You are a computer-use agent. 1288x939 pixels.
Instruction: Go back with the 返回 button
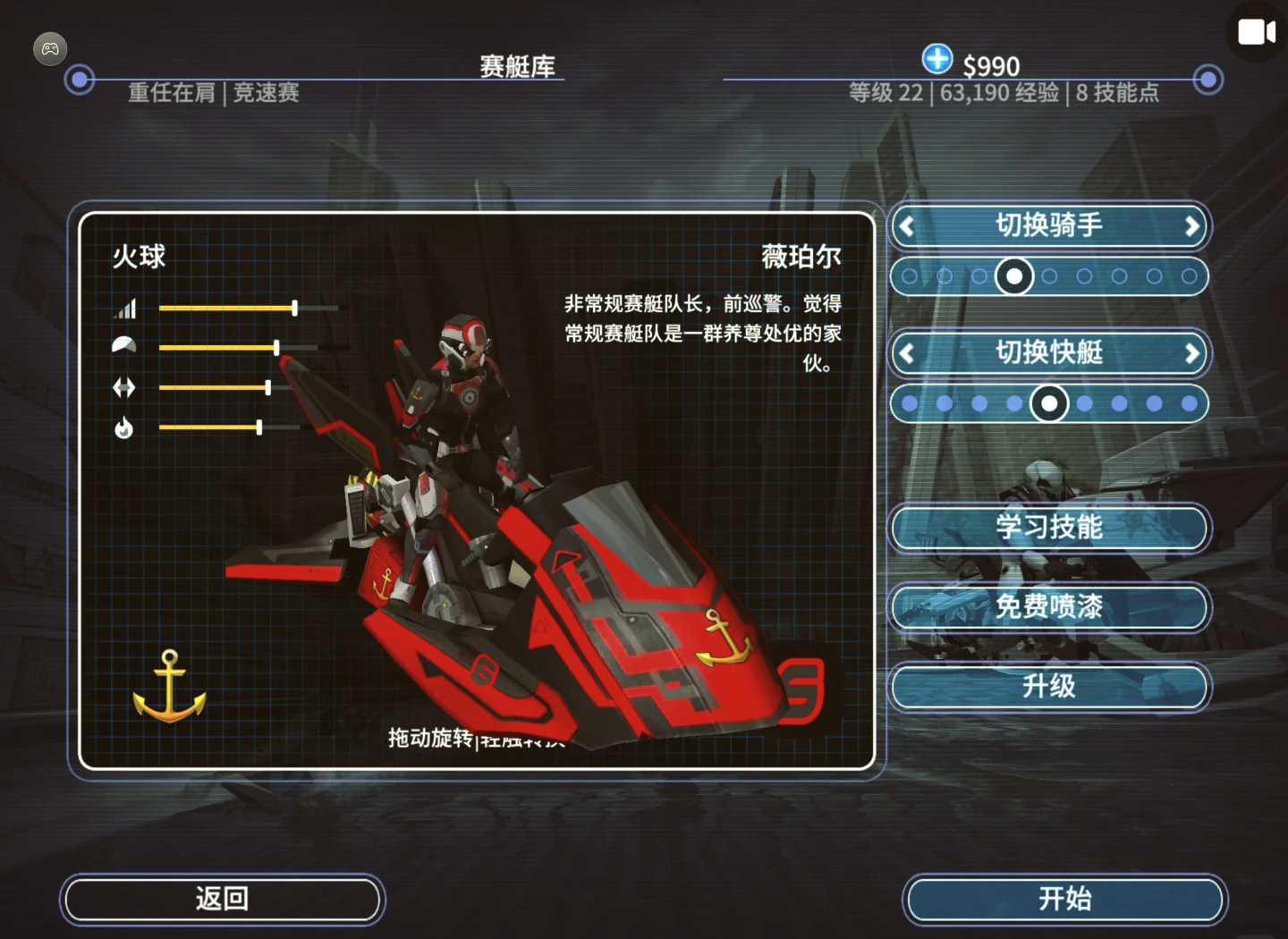coord(222,899)
